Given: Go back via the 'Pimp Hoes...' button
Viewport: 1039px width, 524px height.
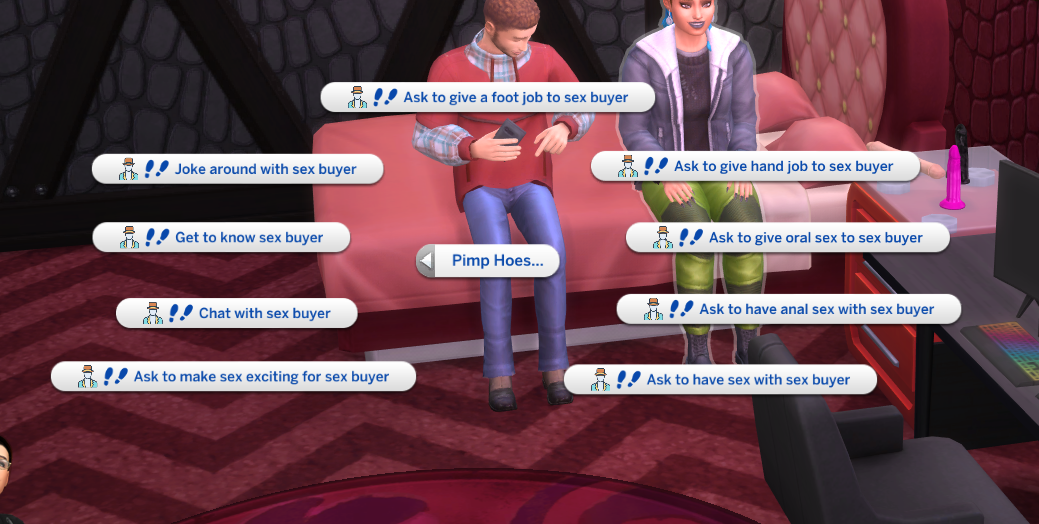Looking at the screenshot, I should click(487, 262).
